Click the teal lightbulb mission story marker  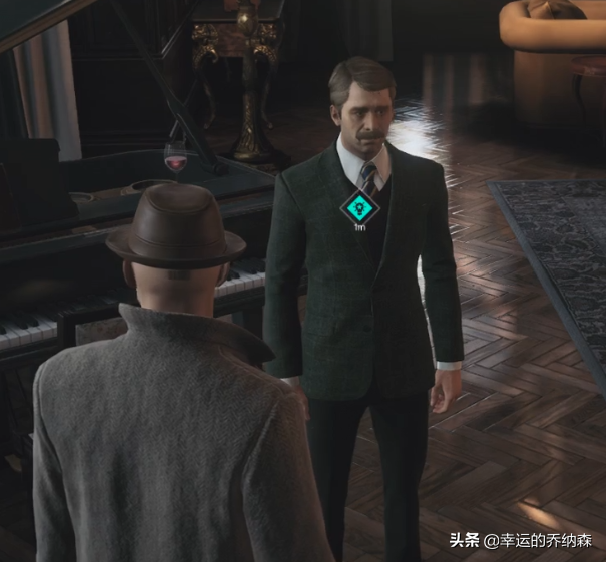coord(358,208)
